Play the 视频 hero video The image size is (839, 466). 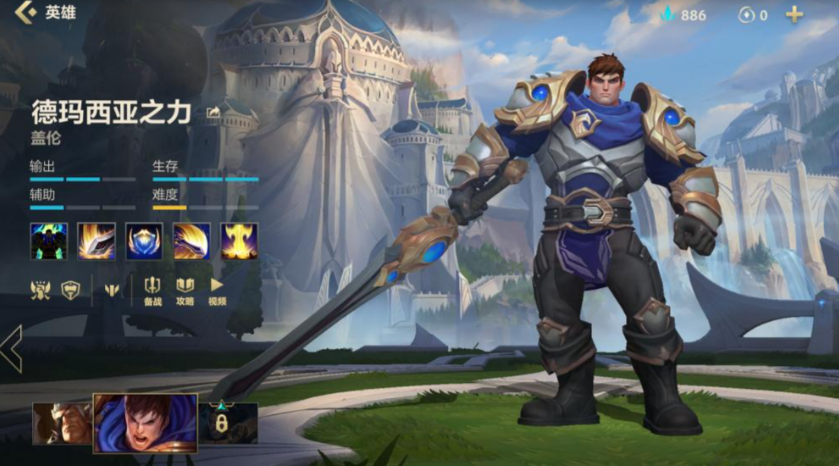click(x=217, y=291)
